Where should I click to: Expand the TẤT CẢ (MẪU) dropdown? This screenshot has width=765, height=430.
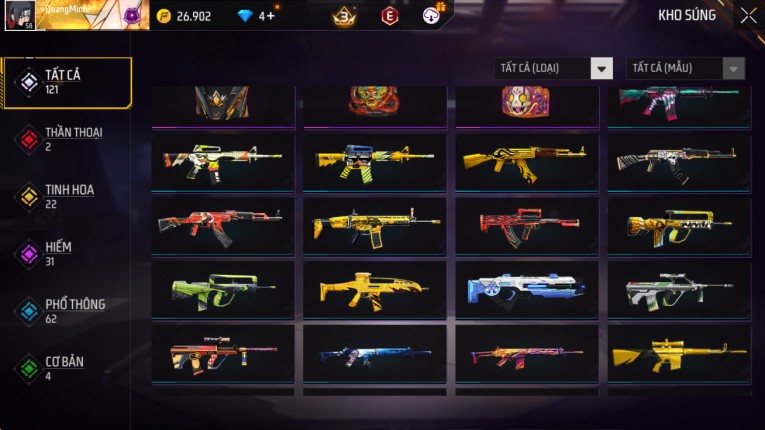[x=685, y=68]
